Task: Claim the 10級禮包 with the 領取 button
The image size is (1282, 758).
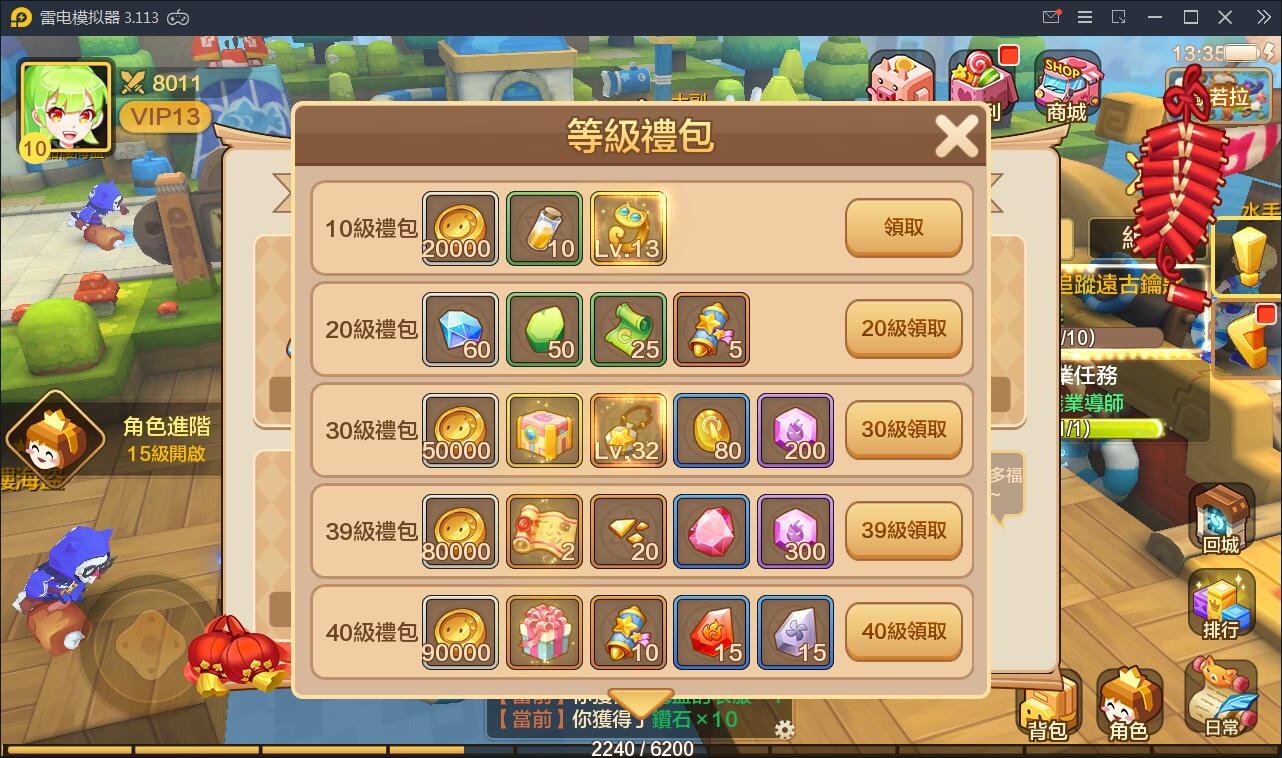Action: [903, 228]
